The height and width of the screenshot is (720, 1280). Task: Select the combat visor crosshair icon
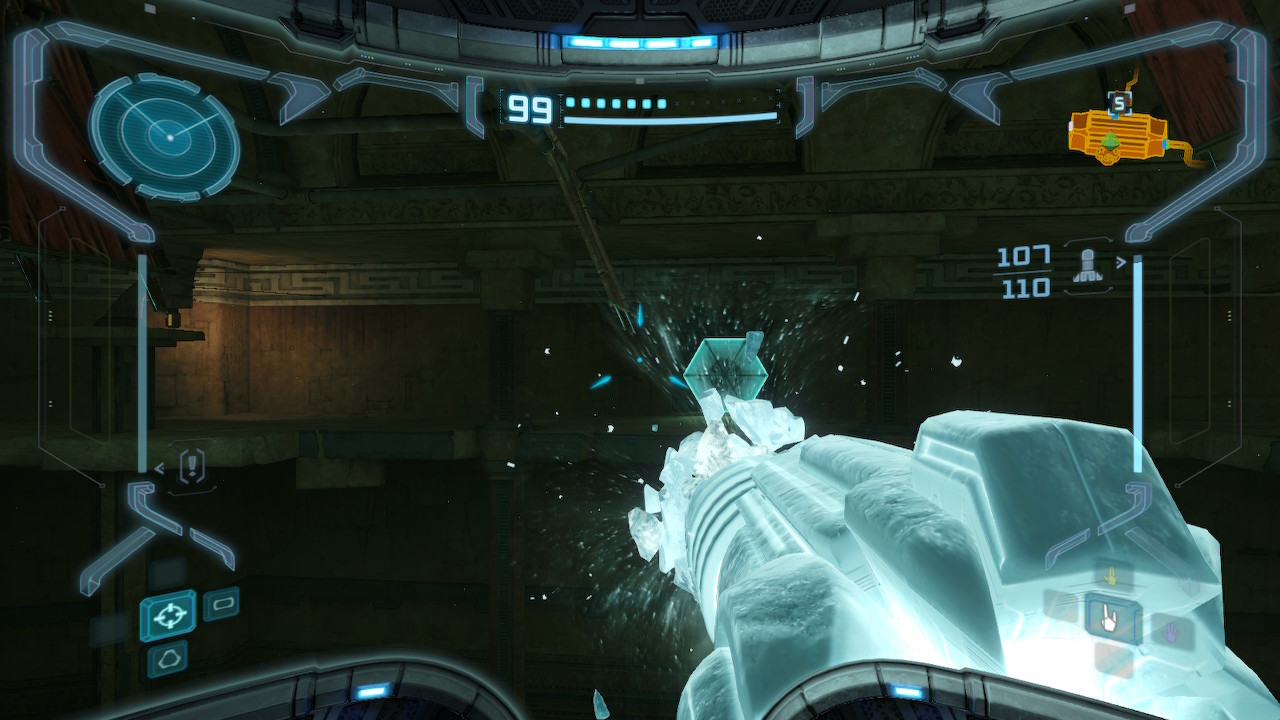[168, 614]
